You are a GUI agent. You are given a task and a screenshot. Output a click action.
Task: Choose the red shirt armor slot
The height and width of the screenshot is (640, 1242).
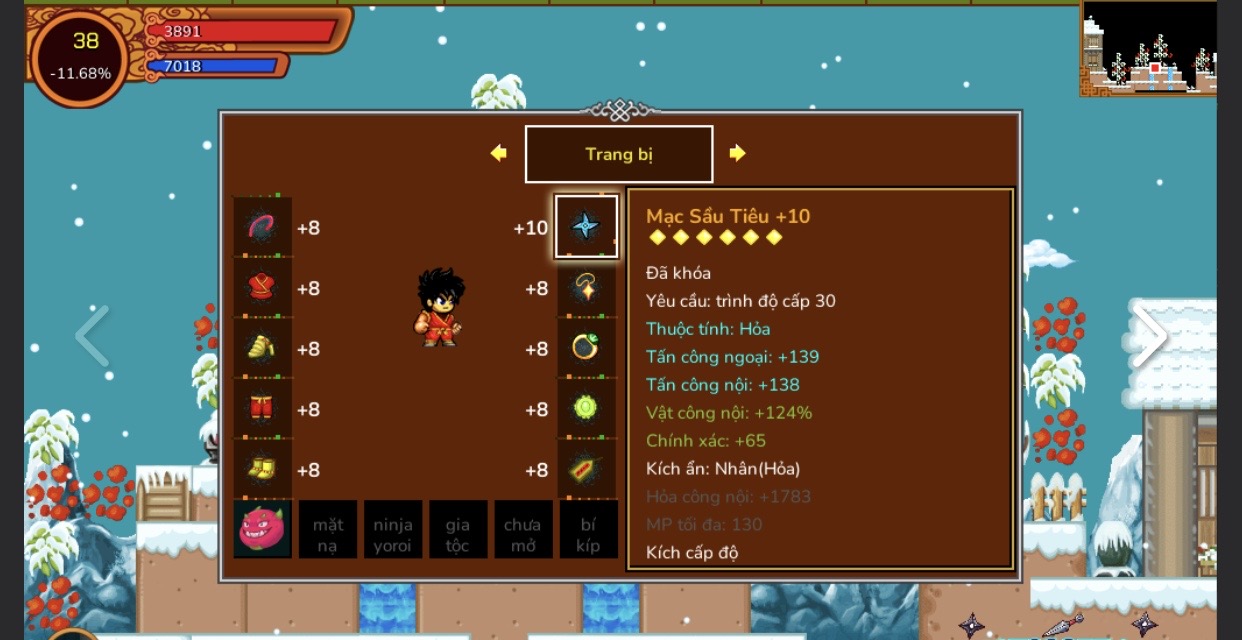tap(263, 288)
